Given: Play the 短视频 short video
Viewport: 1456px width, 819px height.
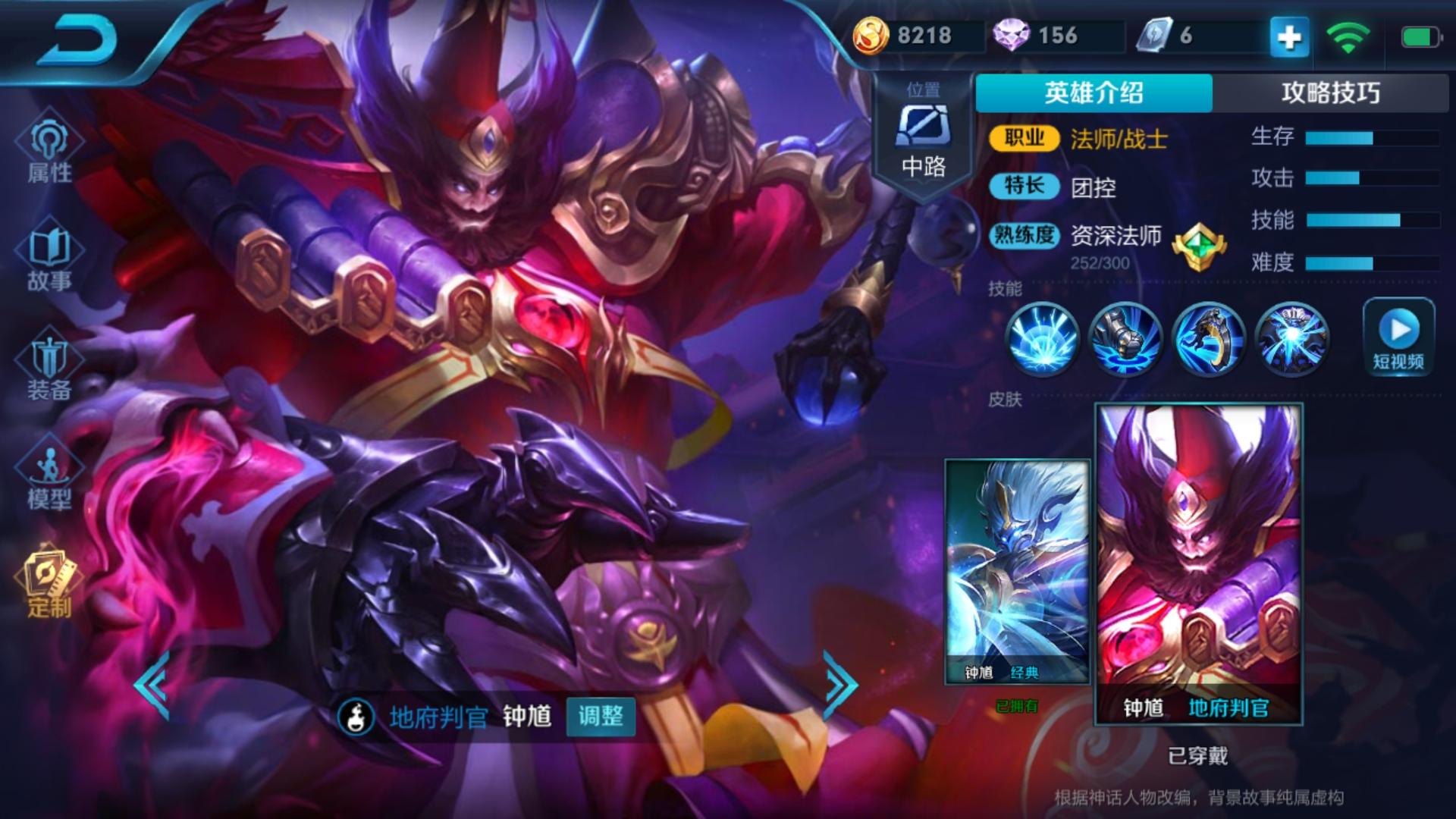Looking at the screenshot, I should [x=1398, y=337].
